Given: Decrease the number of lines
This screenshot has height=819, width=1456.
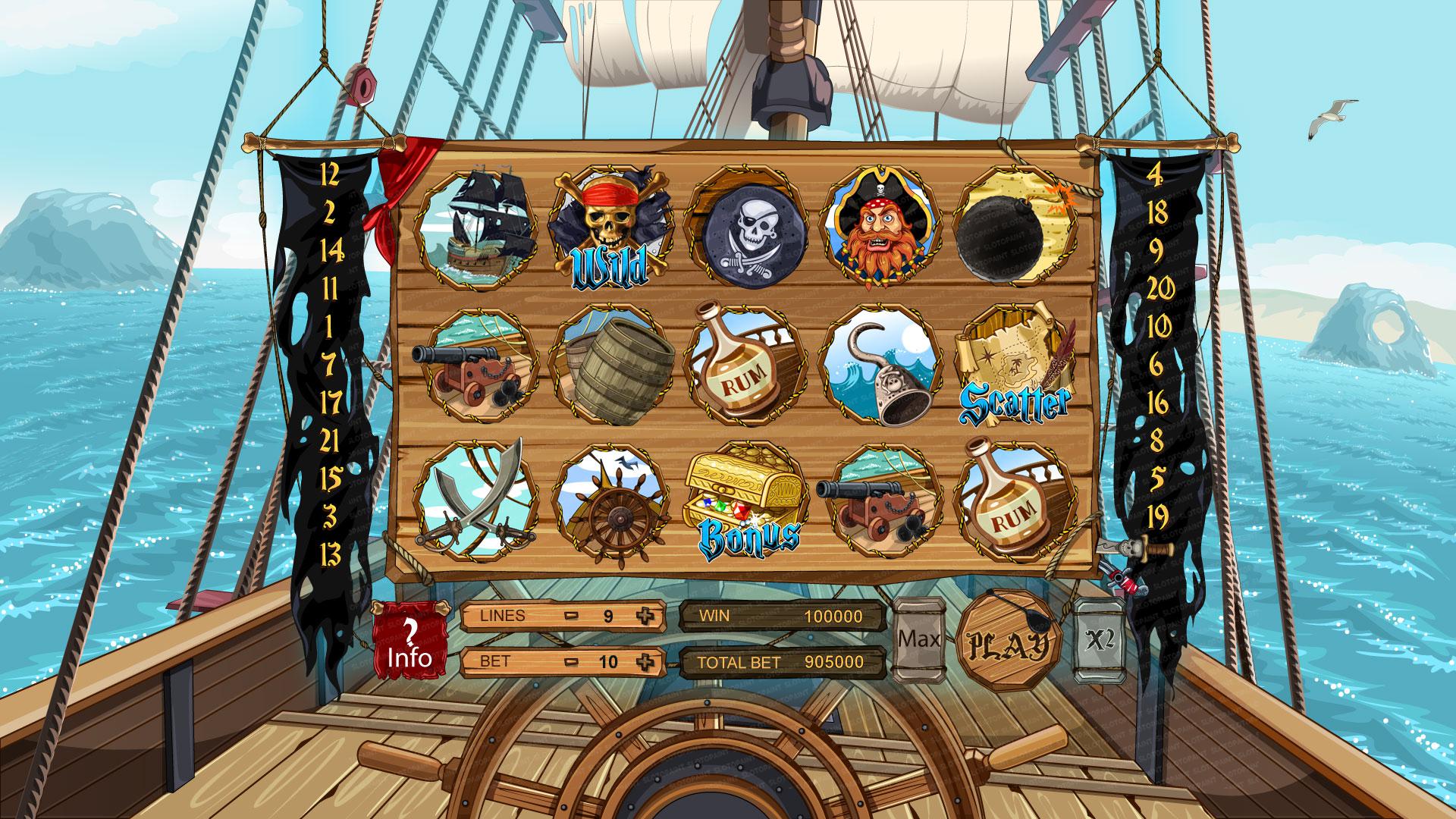Looking at the screenshot, I should pyautogui.click(x=572, y=616).
